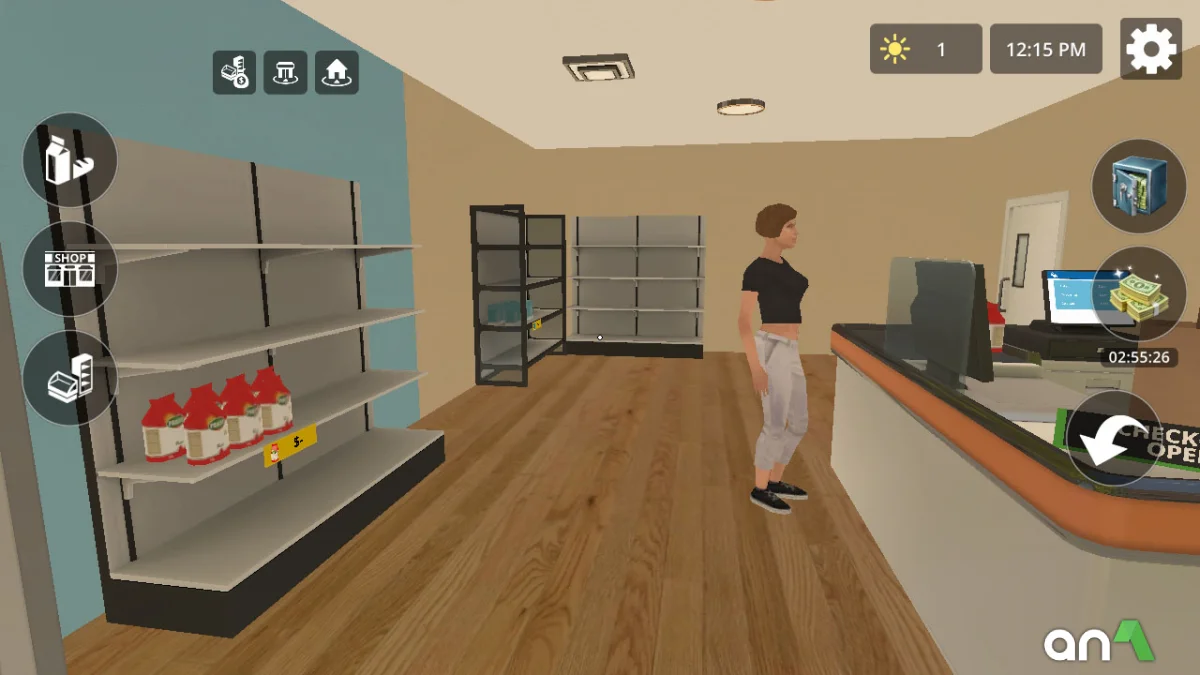
Task: Open the settings gear menu
Action: [x=1151, y=48]
